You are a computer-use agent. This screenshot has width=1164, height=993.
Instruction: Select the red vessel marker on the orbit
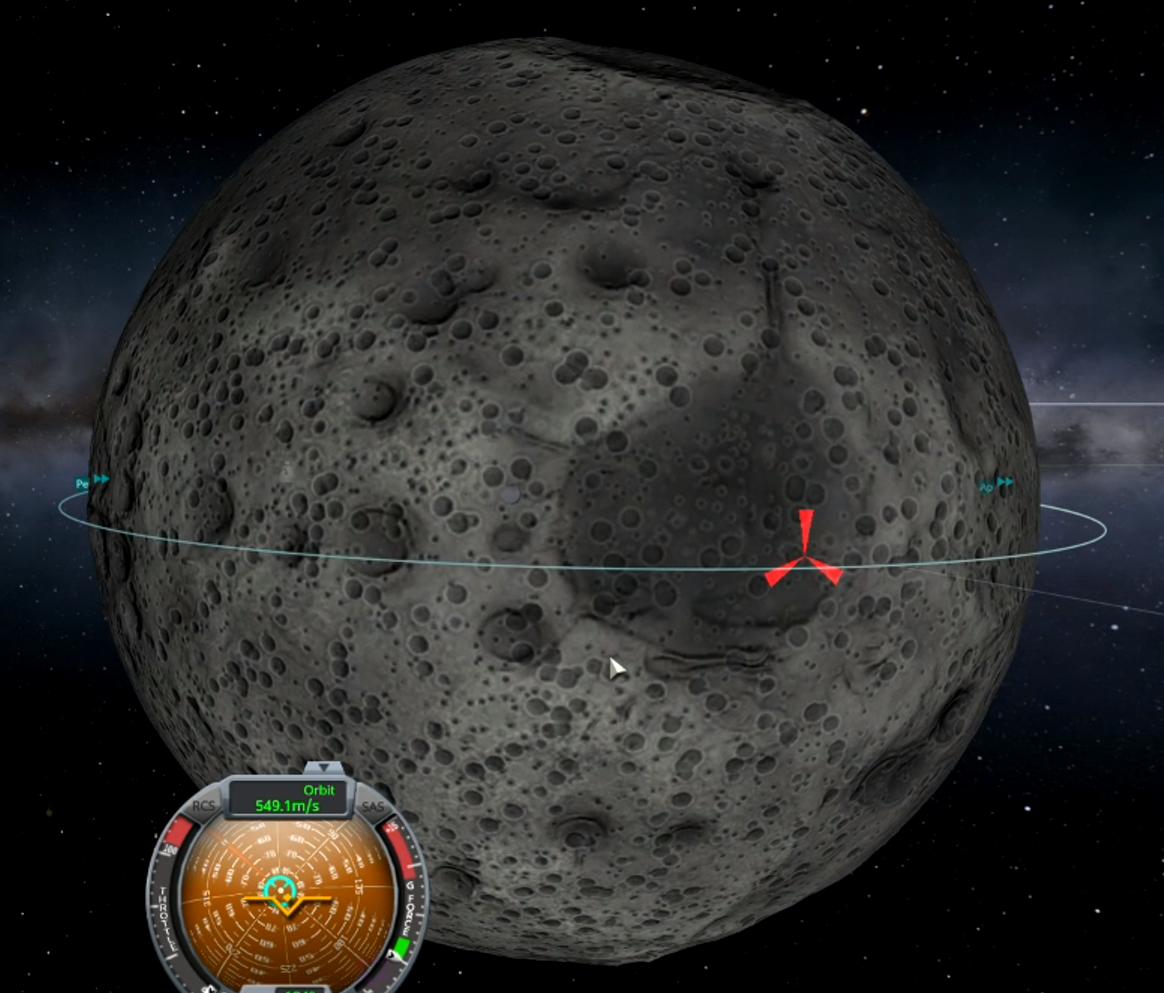click(x=805, y=556)
